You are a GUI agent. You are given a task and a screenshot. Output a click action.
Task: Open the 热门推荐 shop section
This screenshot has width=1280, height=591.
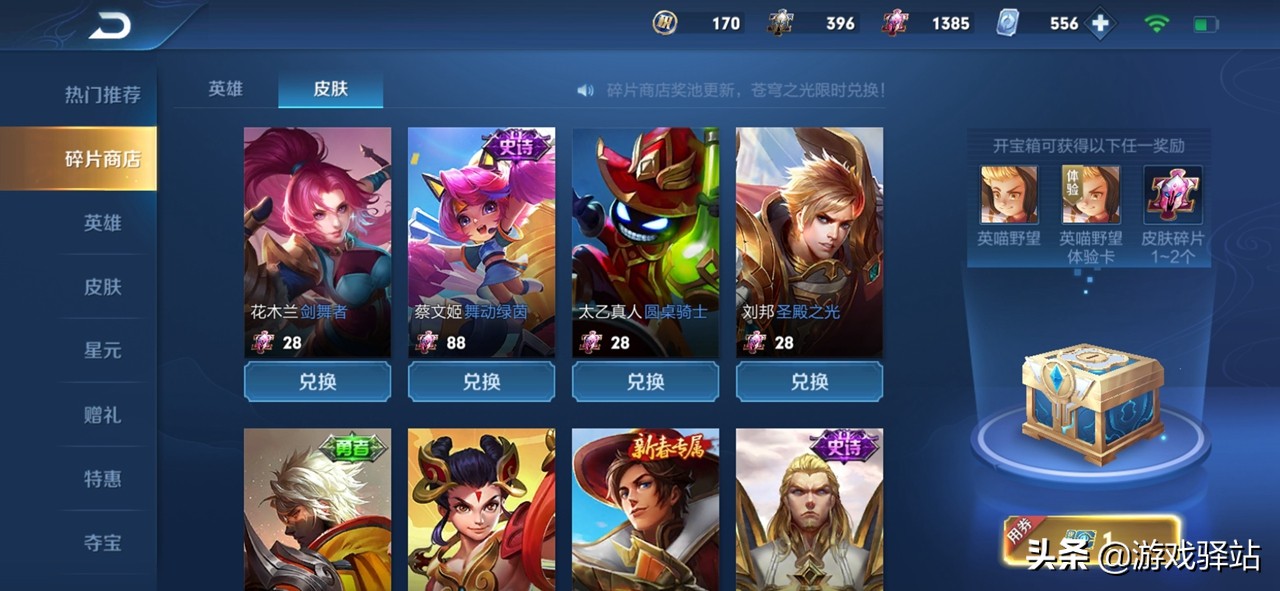click(102, 95)
